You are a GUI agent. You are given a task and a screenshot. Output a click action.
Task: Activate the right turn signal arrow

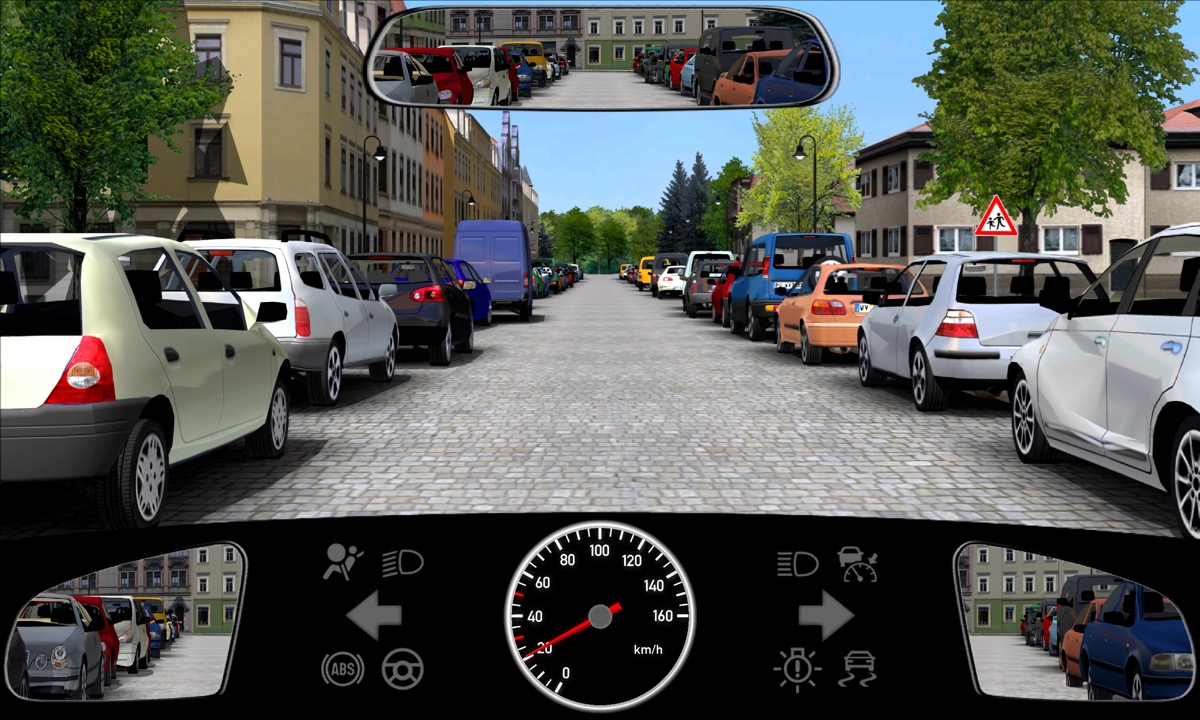826,615
